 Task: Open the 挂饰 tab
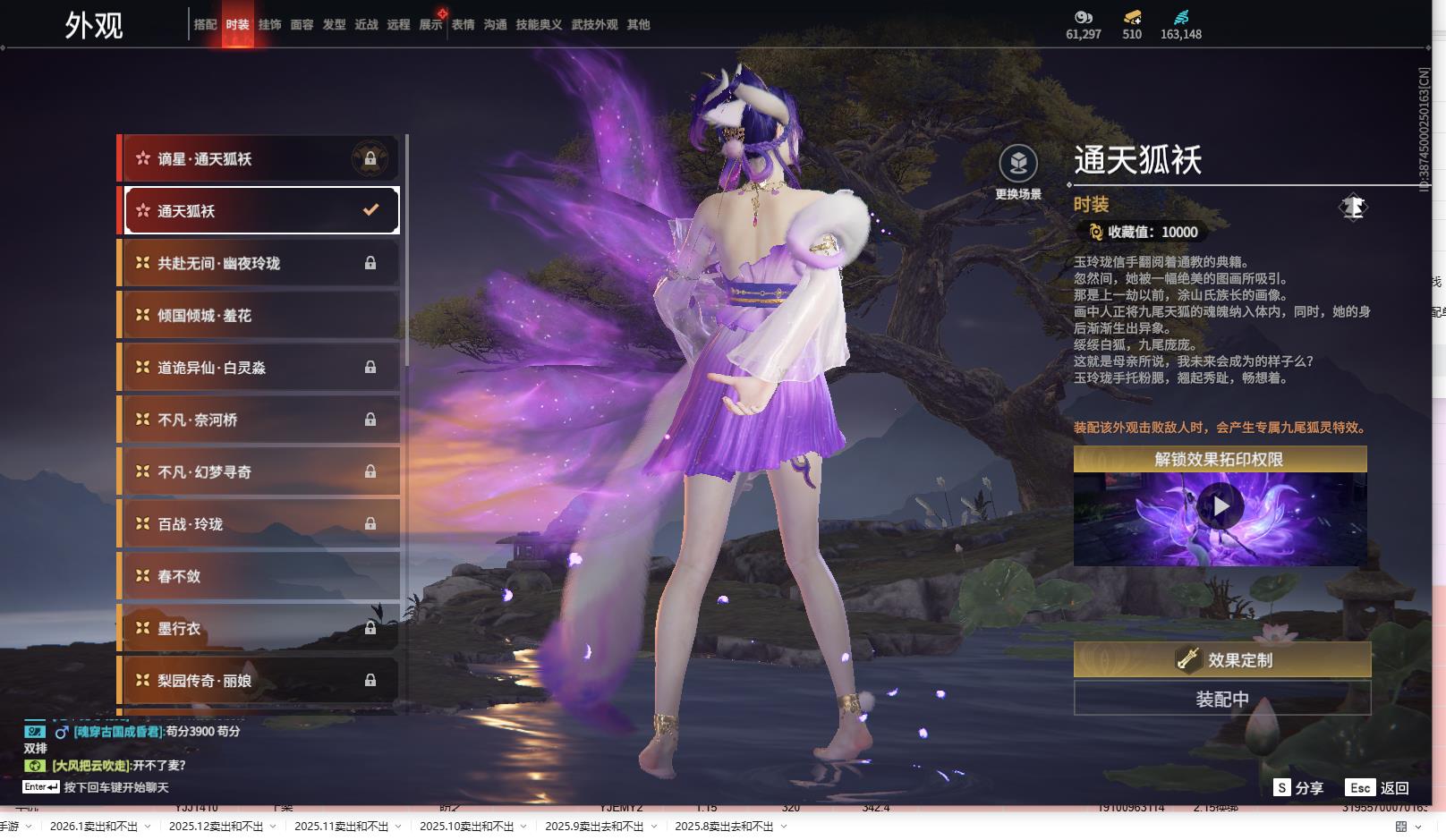point(269,25)
